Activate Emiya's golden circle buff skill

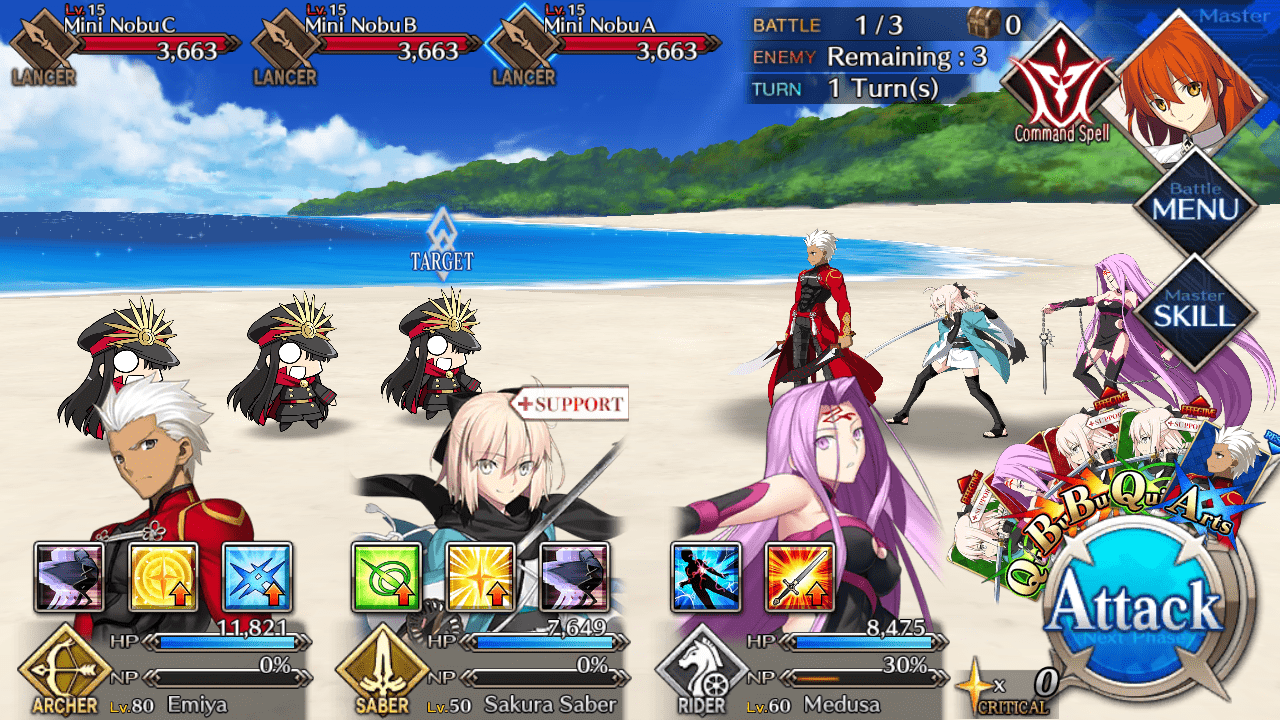coord(163,577)
